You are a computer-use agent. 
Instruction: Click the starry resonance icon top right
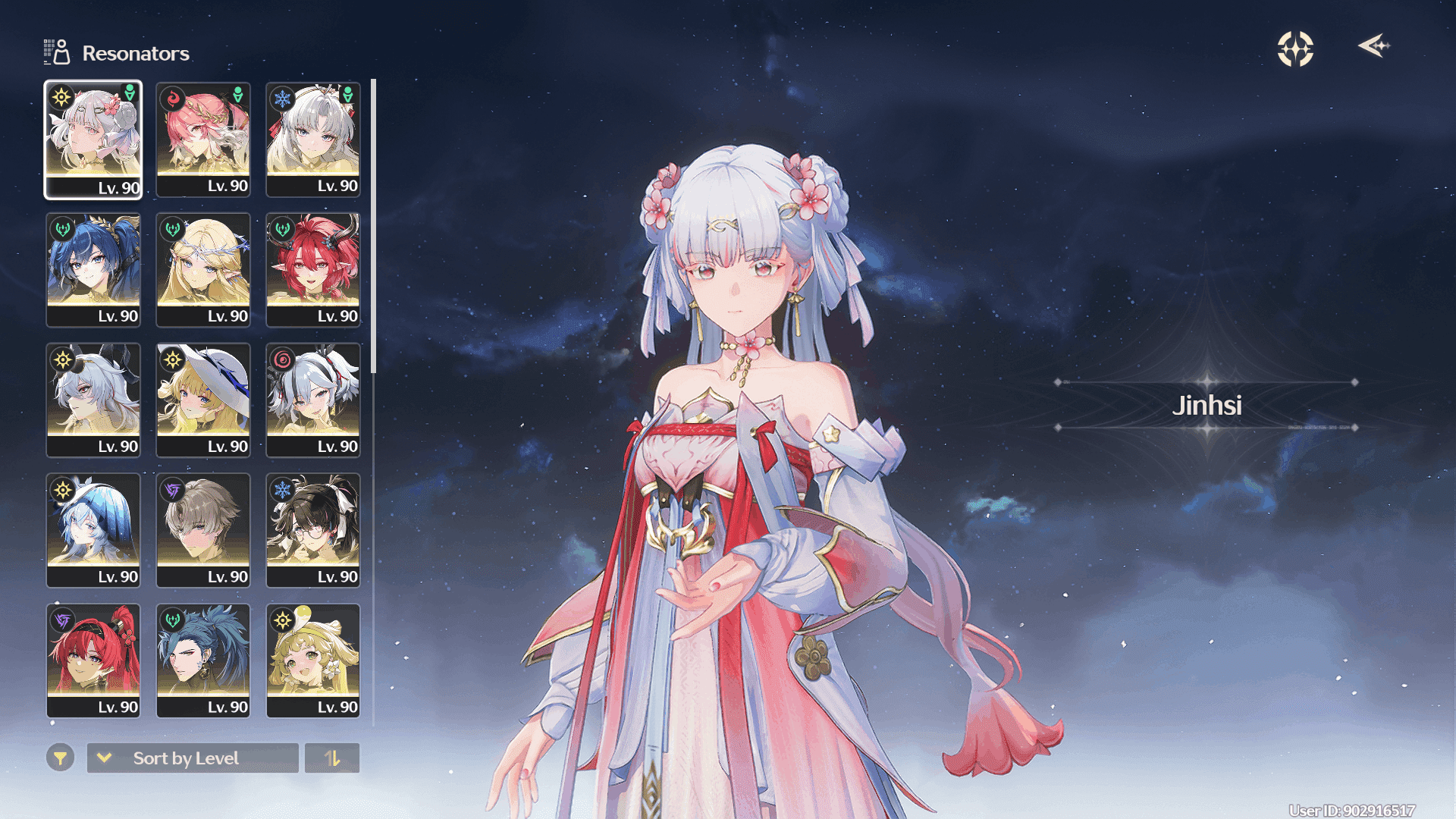(1294, 48)
